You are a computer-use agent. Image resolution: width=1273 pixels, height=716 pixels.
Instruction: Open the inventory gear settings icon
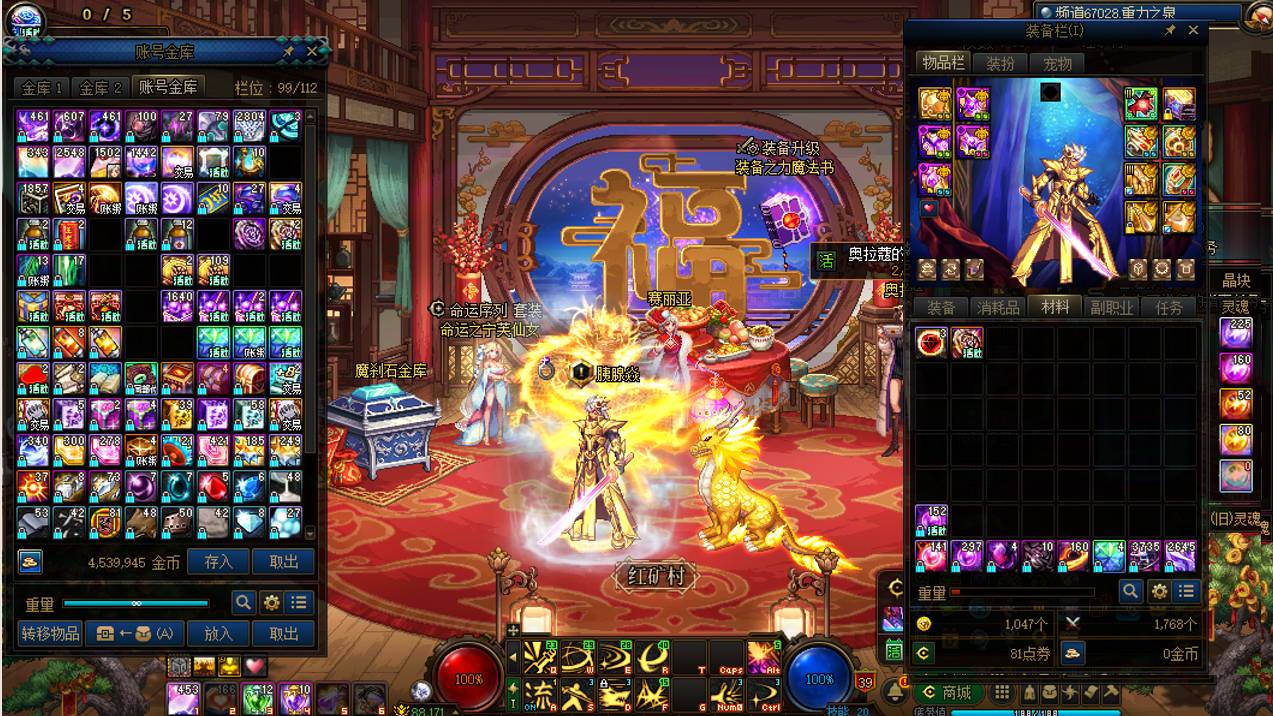coord(1159,592)
